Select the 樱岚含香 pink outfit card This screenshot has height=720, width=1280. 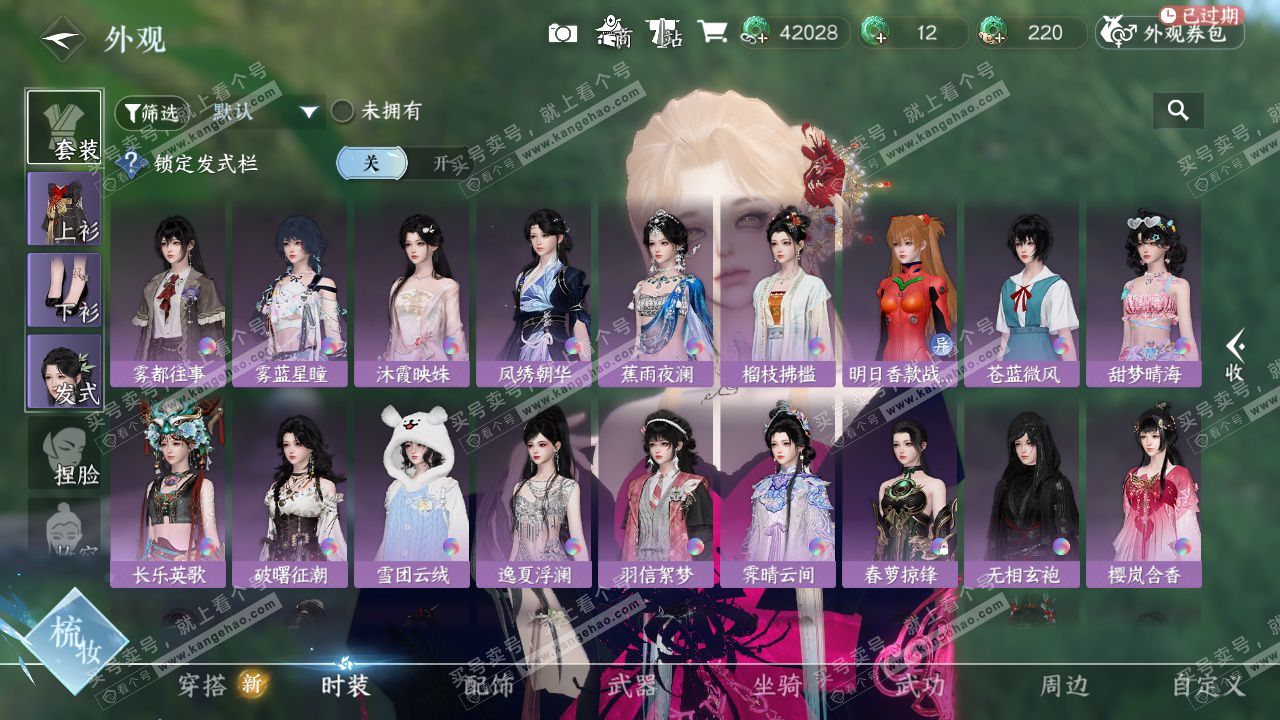click(1144, 495)
